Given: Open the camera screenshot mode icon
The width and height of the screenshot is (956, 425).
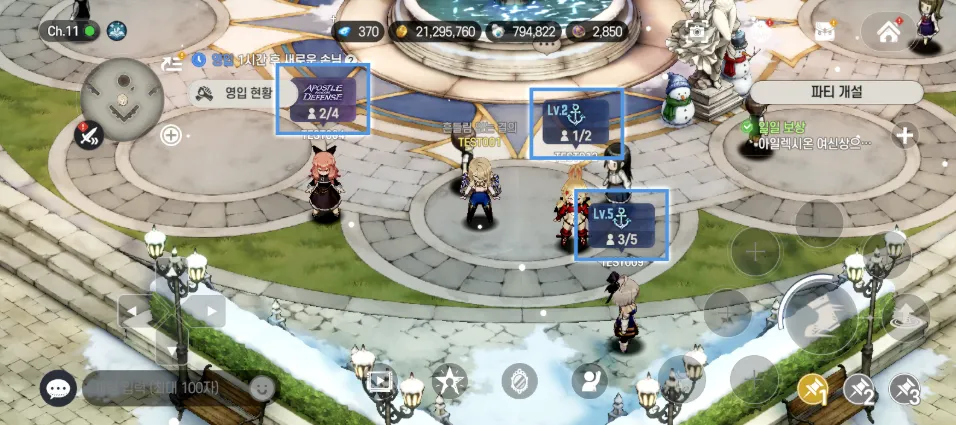Looking at the screenshot, I should coord(696,33).
